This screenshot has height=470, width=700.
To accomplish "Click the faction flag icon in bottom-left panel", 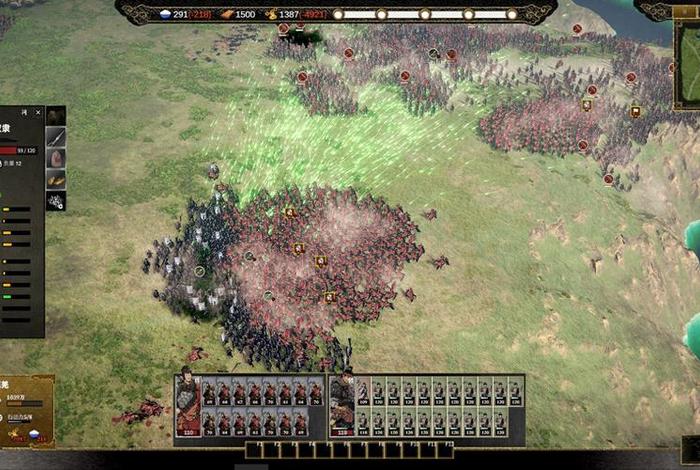I will [32, 436].
